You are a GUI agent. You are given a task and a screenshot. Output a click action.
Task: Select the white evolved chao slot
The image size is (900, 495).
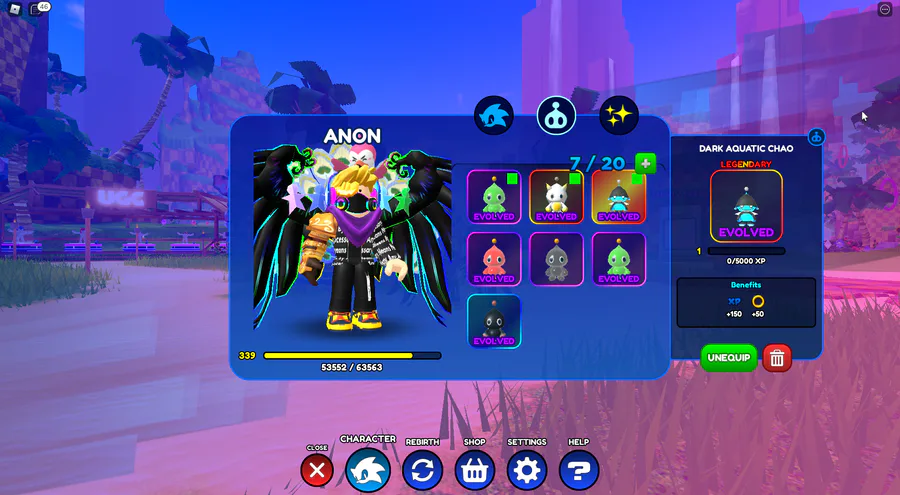[x=556, y=196]
